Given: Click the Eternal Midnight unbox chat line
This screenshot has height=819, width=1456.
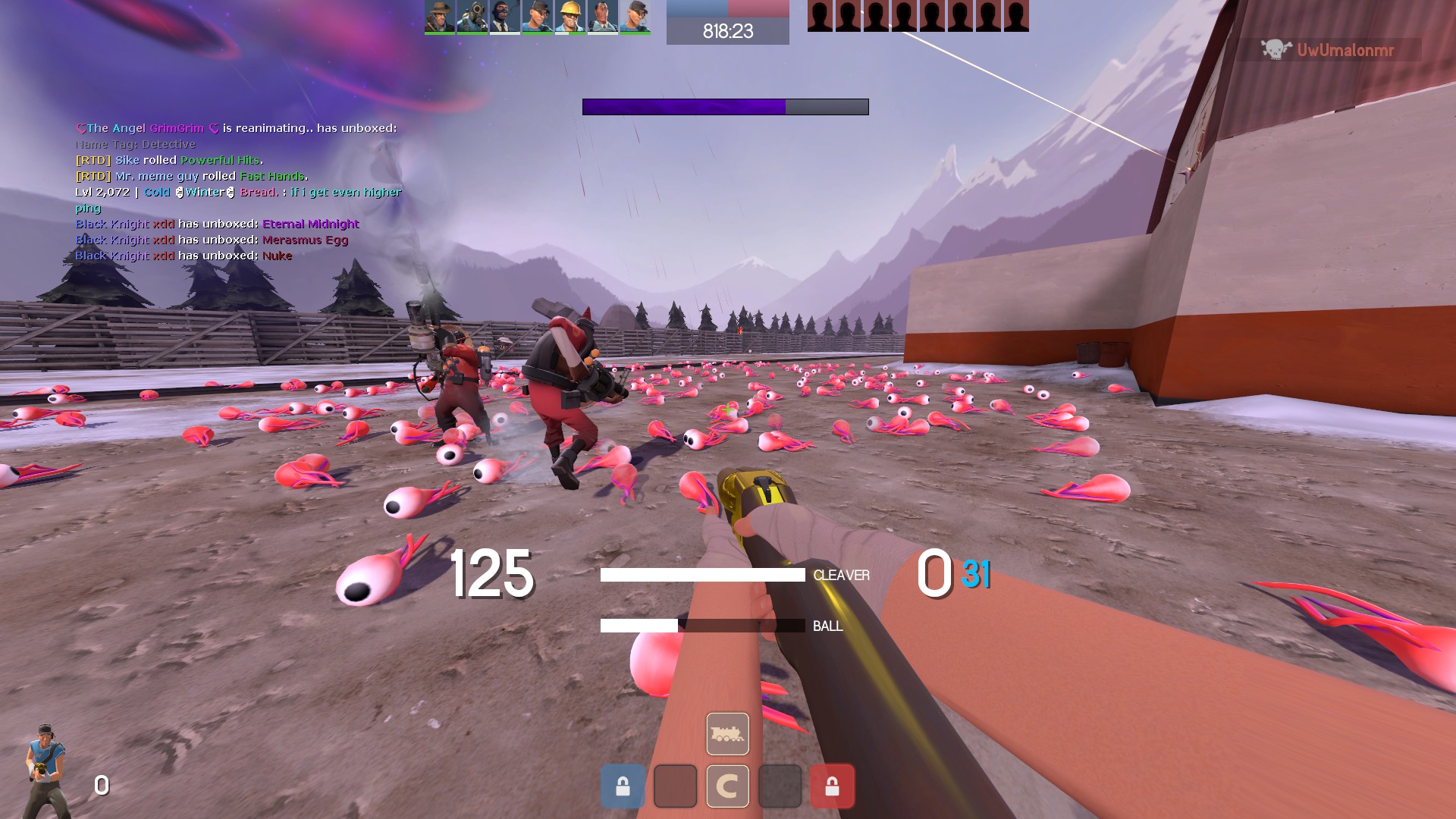Looking at the screenshot, I should click(x=217, y=224).
